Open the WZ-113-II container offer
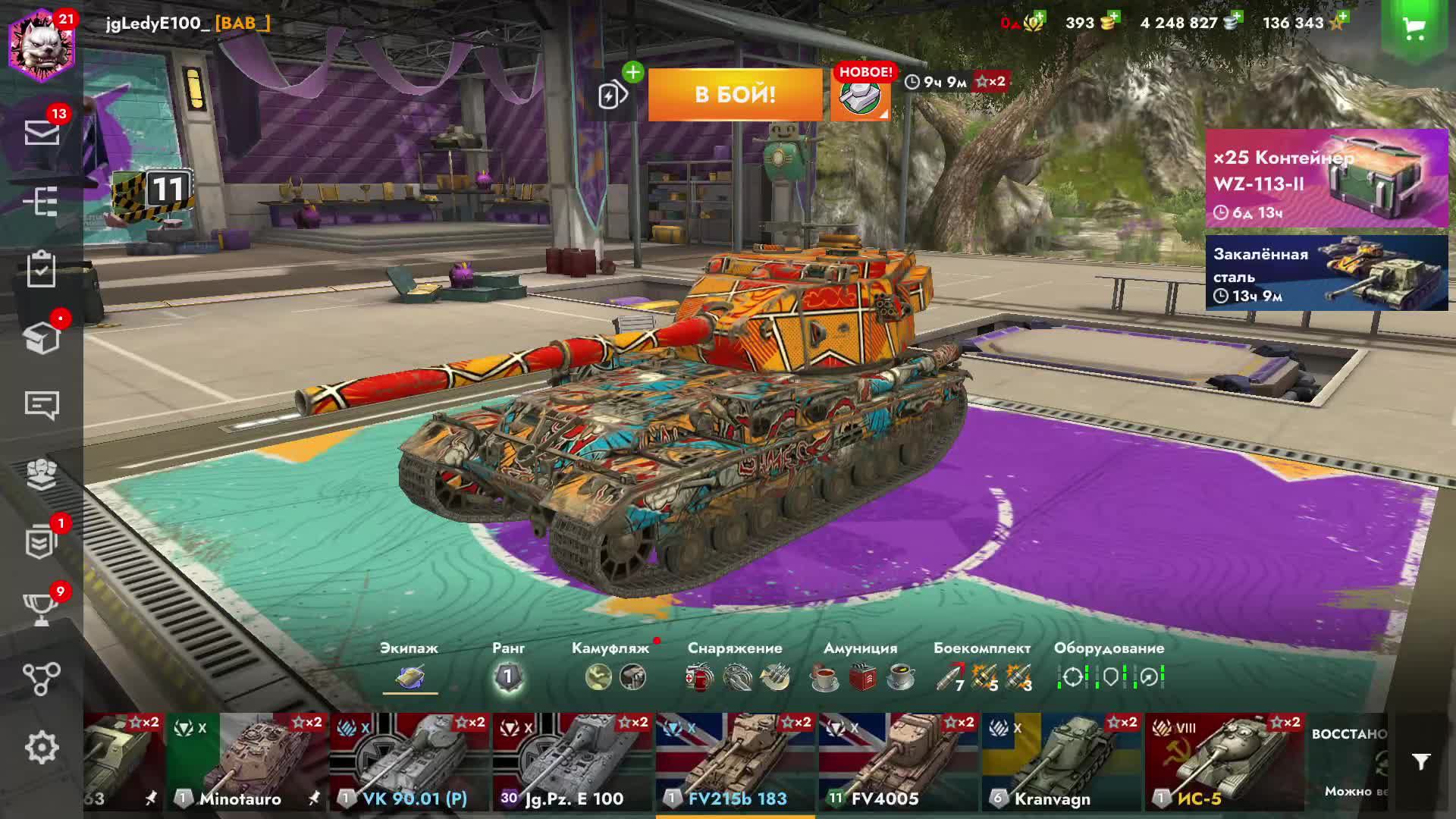Viewport: 1456px width, 819px height. 1326,178
